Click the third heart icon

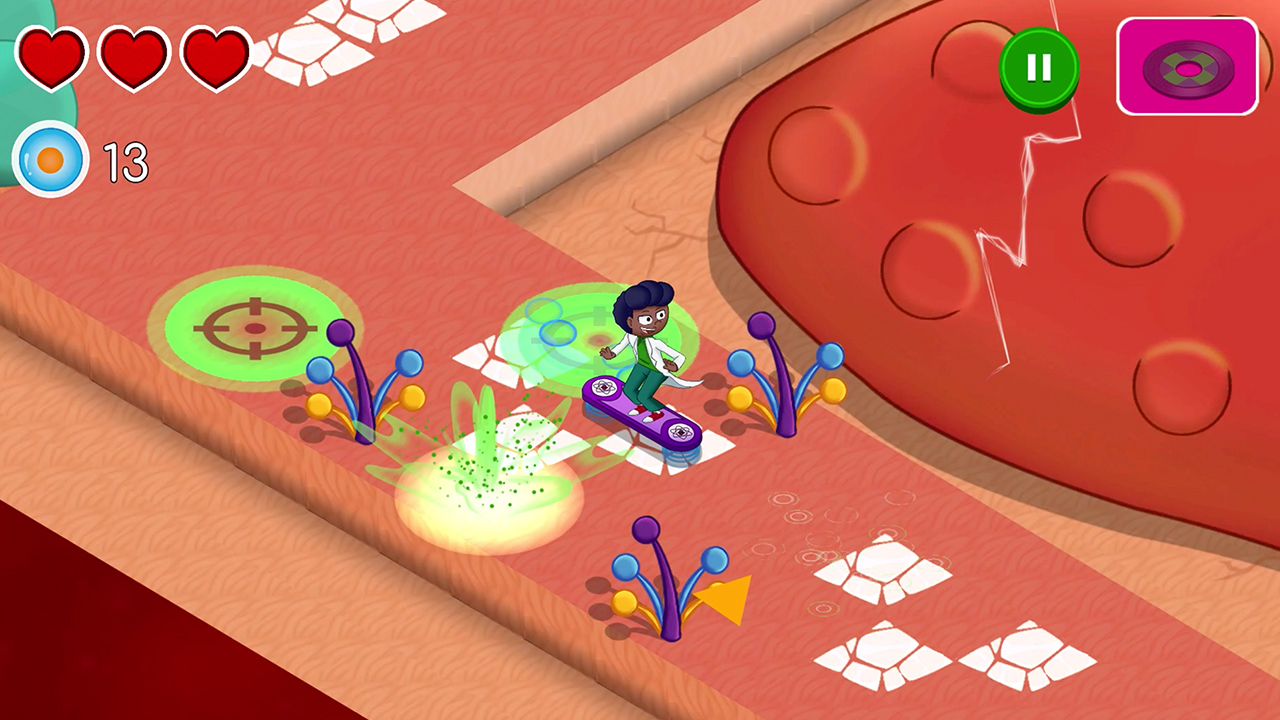click(215, 57)
